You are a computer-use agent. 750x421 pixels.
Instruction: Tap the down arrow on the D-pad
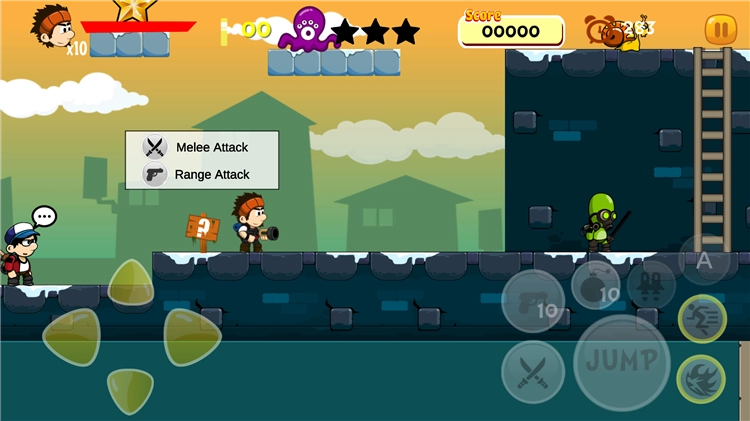(131, 390)
